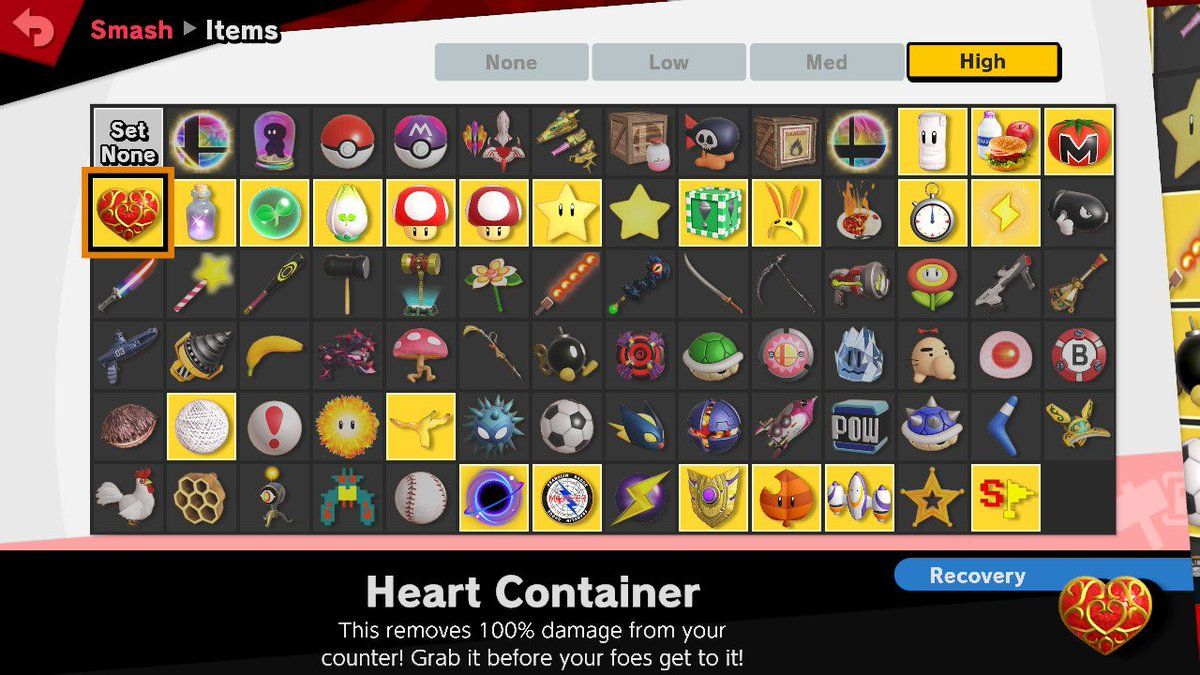Enable the purple Master Ball item

421,142
